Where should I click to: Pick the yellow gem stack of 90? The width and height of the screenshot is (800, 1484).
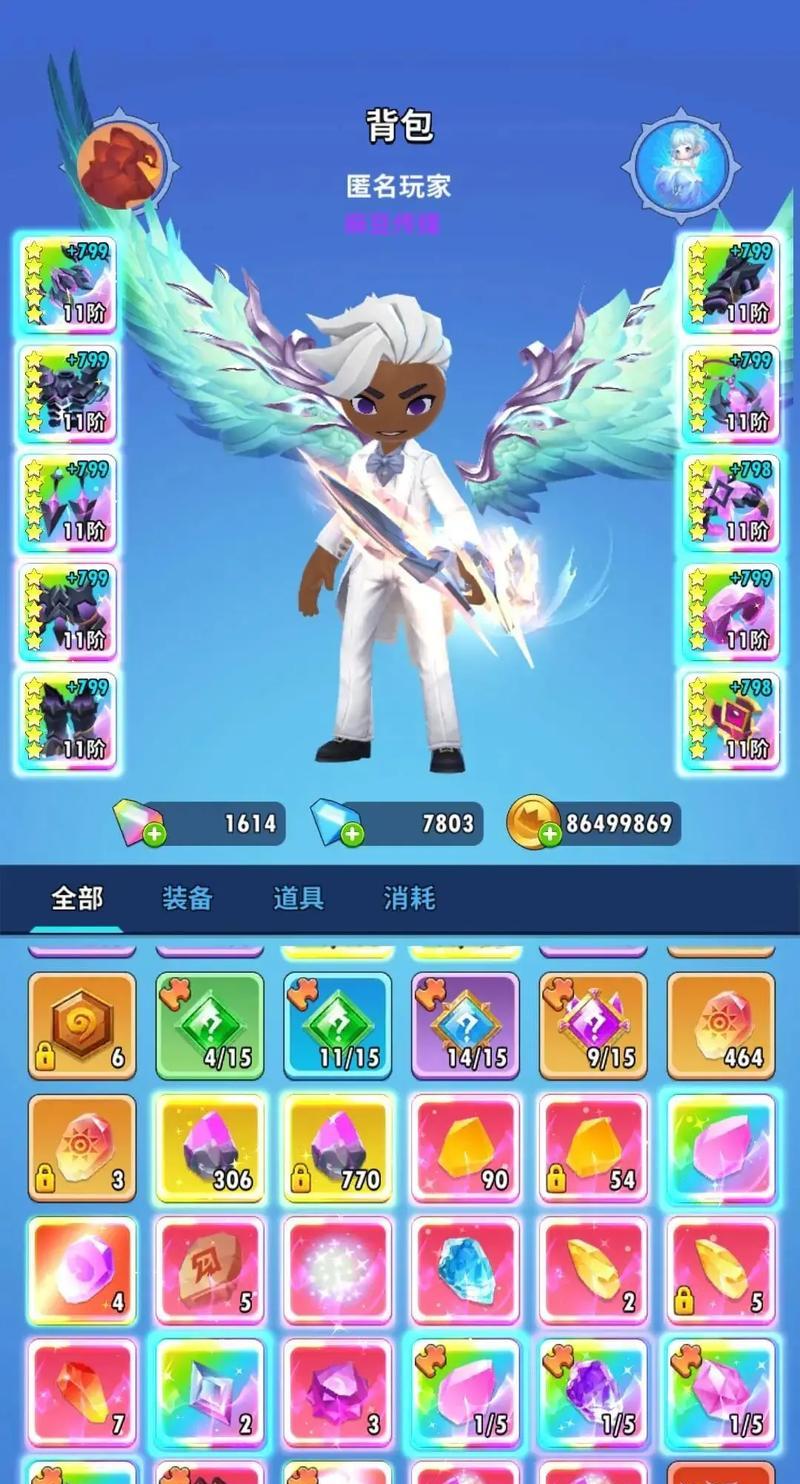[466, 1148]
